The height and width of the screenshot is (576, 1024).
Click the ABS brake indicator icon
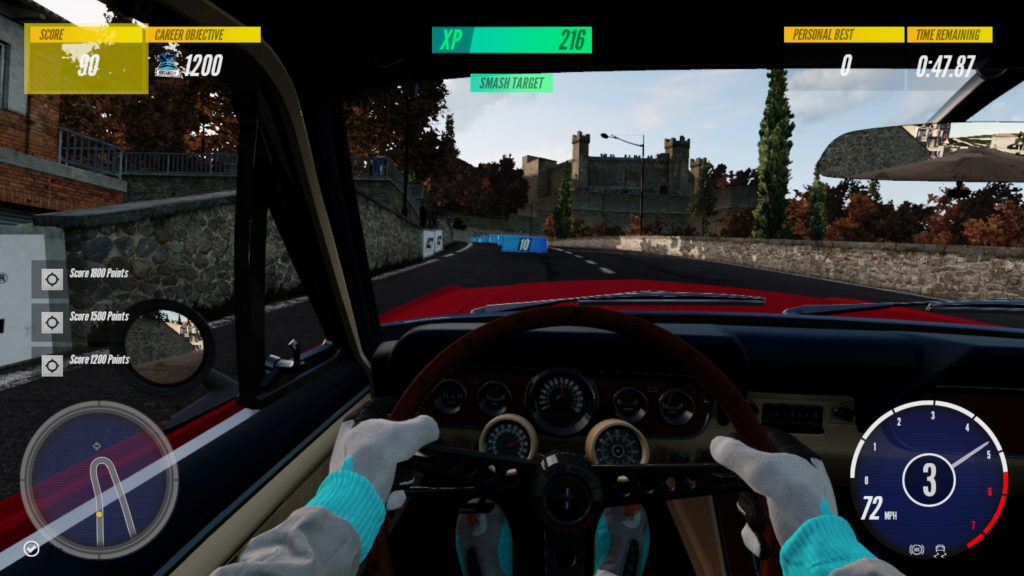(x=915, y=550)
